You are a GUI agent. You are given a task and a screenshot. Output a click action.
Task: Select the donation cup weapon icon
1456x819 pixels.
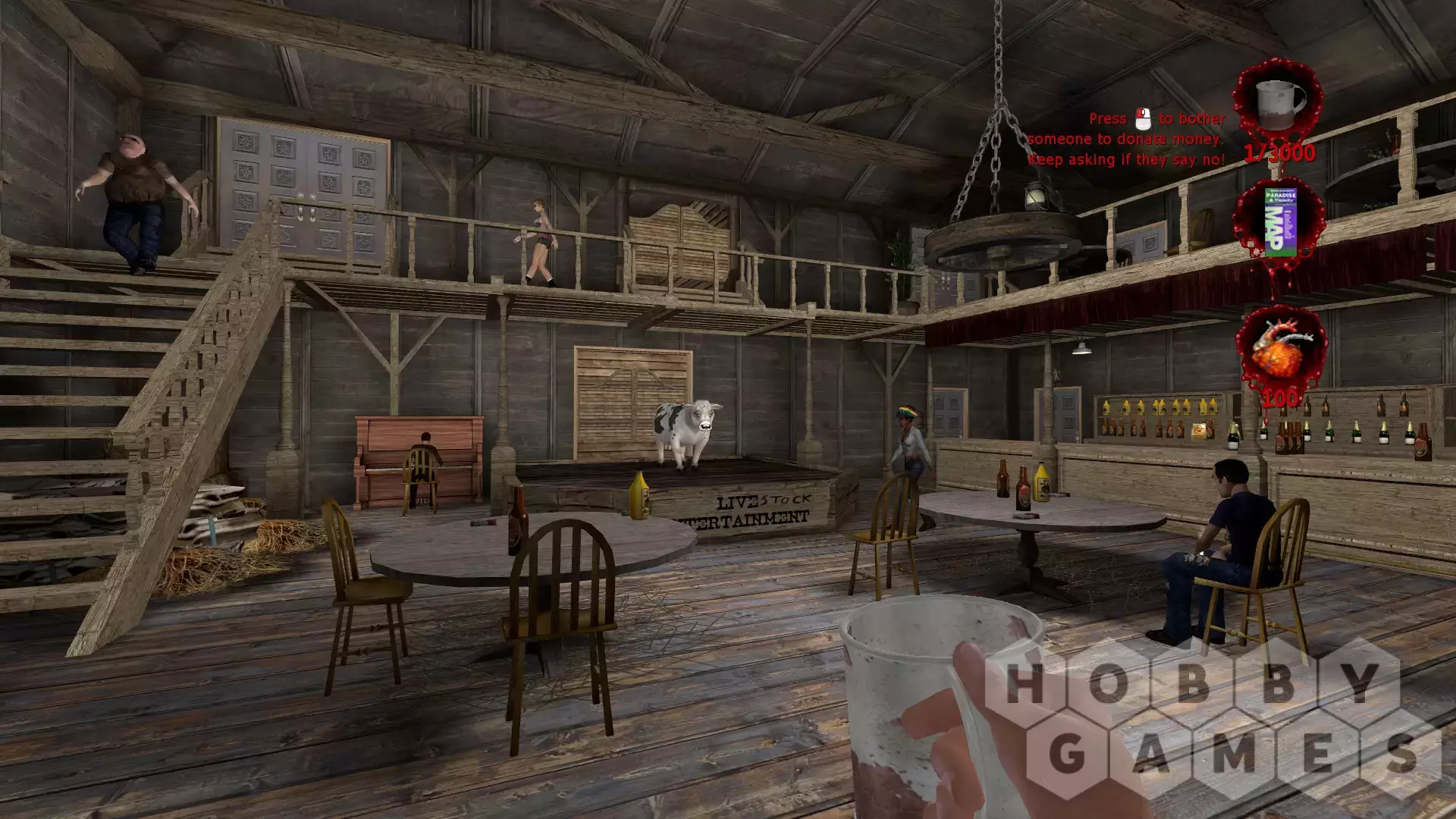[1279, 103]
